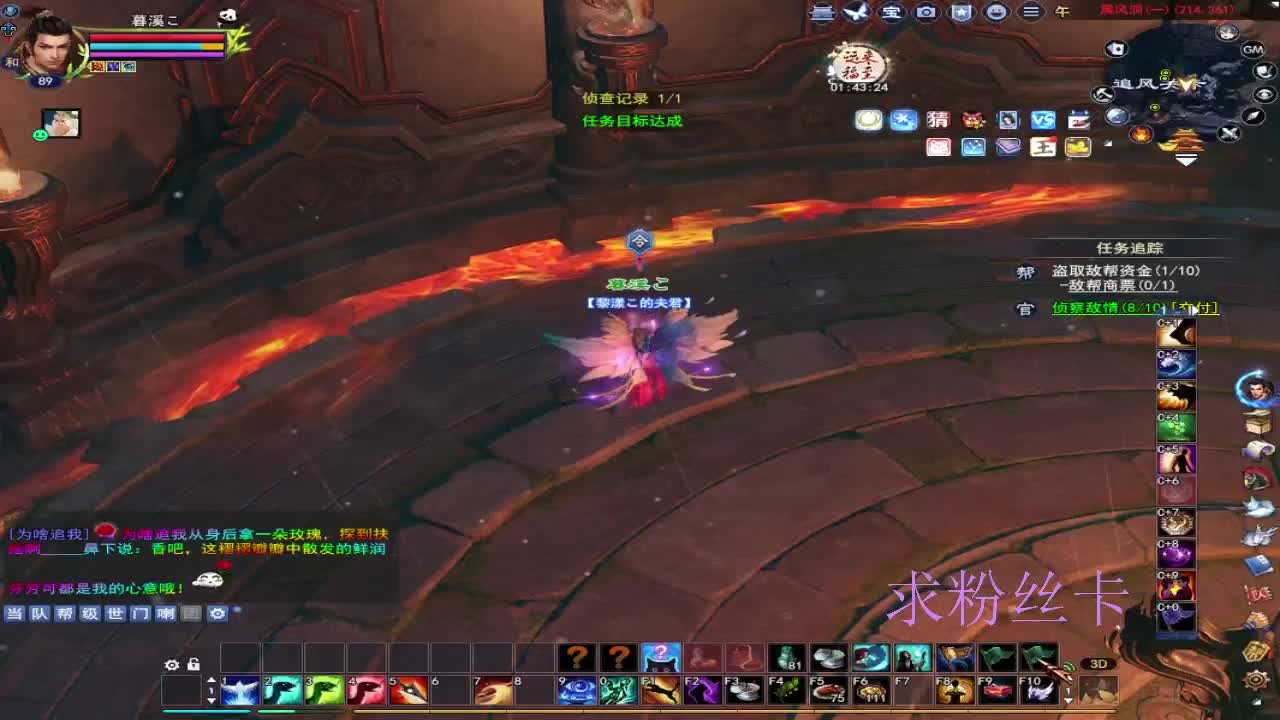Open the hamburger menu in top toolbar
Image resolution: width=1280 pixels, height=720 pixels.
tap(1031, 11)
